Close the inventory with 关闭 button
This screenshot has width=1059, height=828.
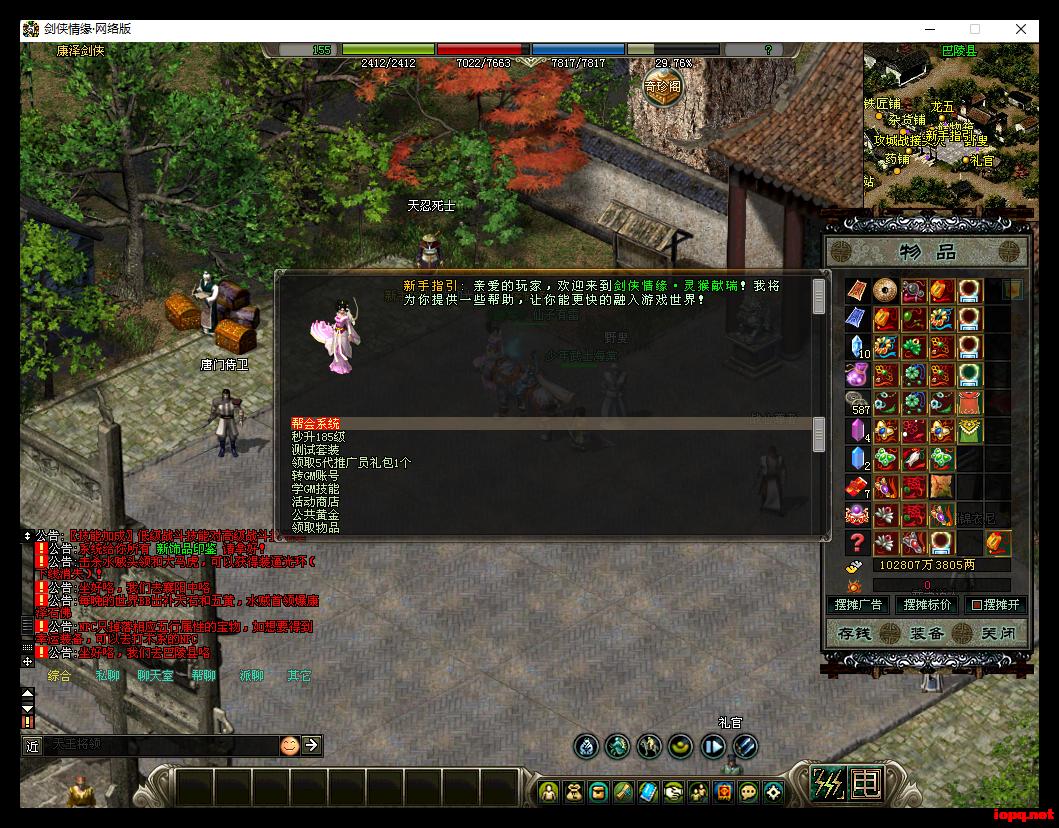pos(997,634)
